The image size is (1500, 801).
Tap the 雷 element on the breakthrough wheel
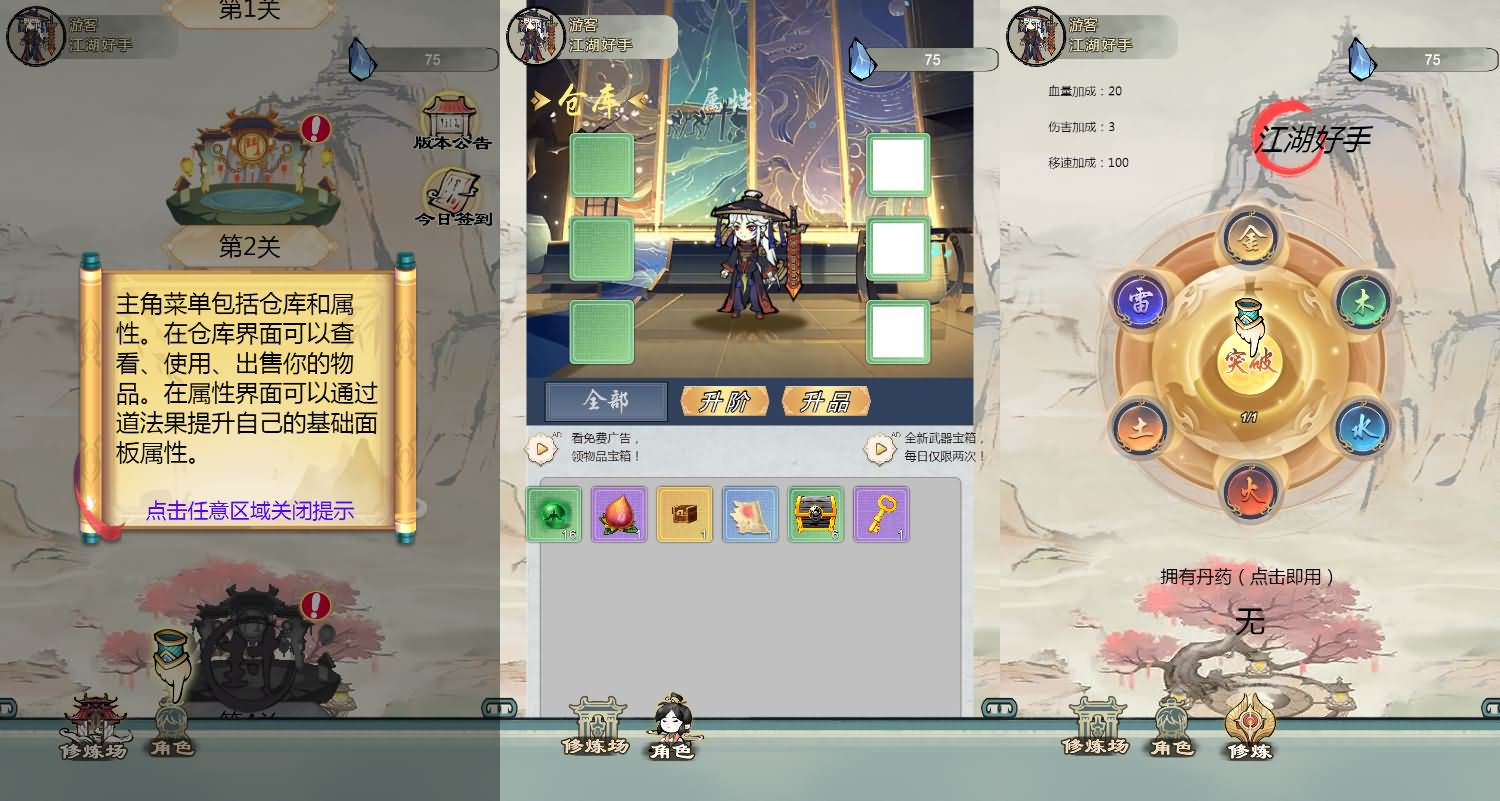(x=1142, y=299)
